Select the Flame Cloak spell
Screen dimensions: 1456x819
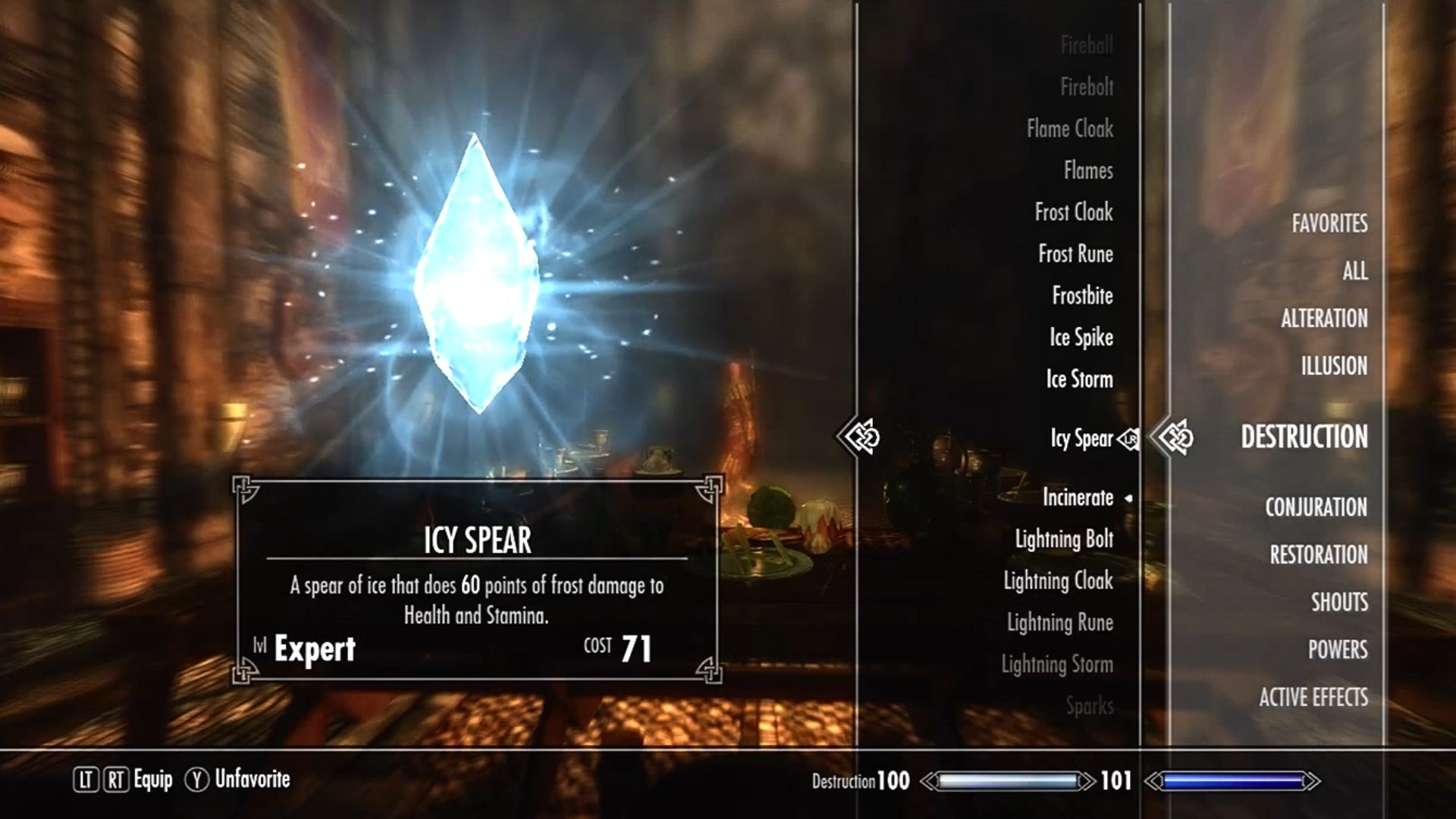(x=1069, y=129)
